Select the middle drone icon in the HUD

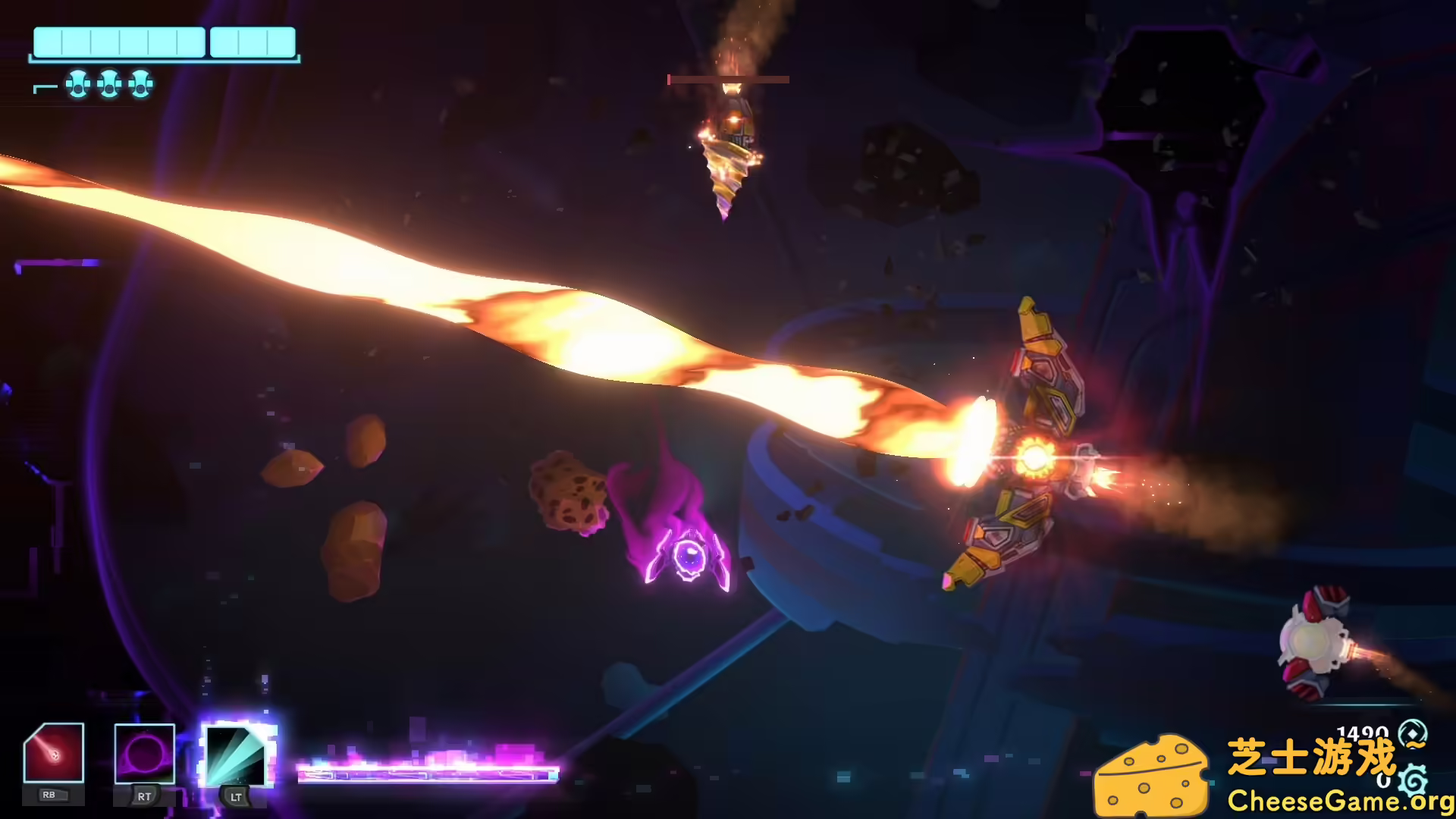click(x=108, y=85)
